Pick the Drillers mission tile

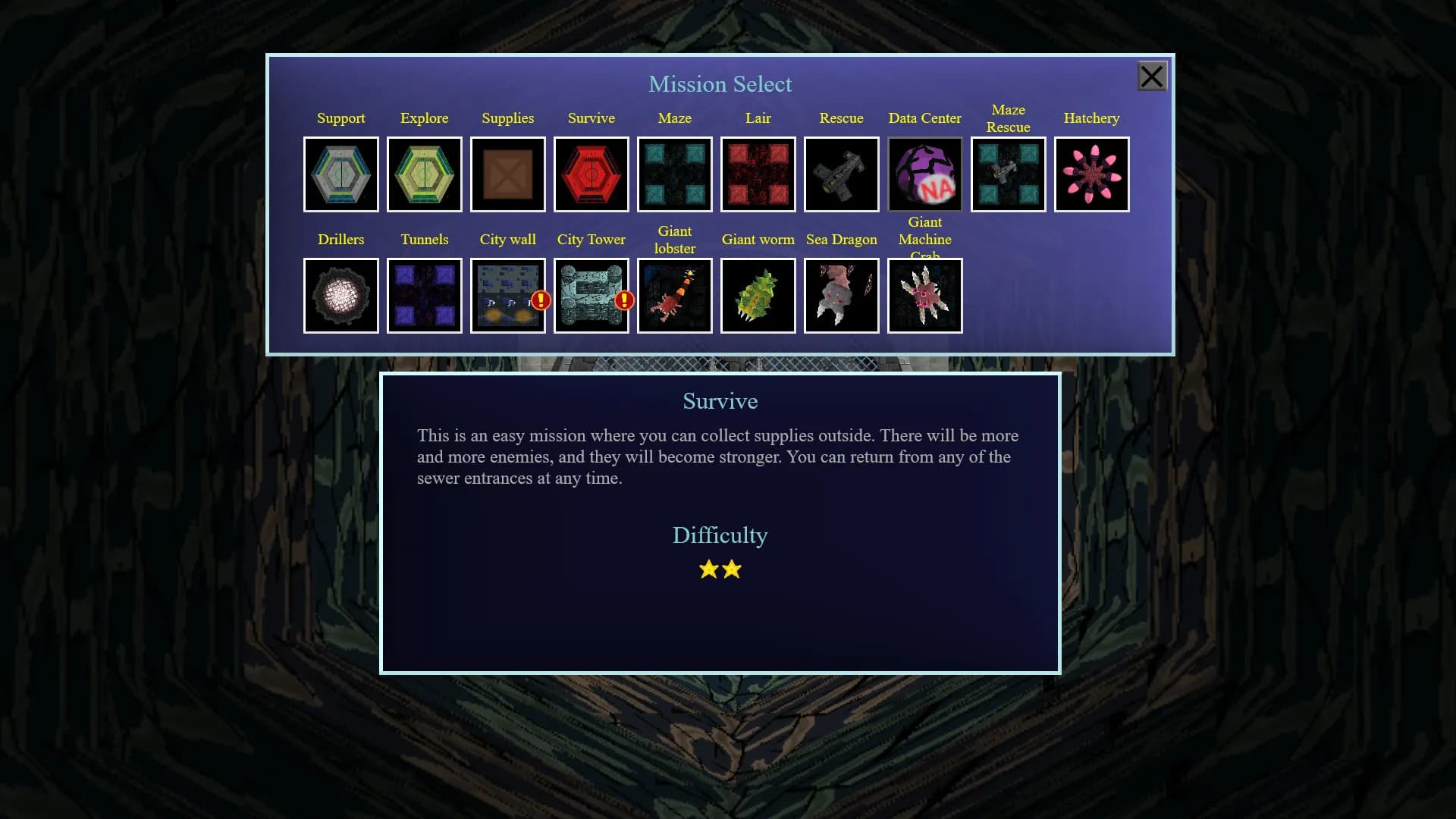(341, 296)
